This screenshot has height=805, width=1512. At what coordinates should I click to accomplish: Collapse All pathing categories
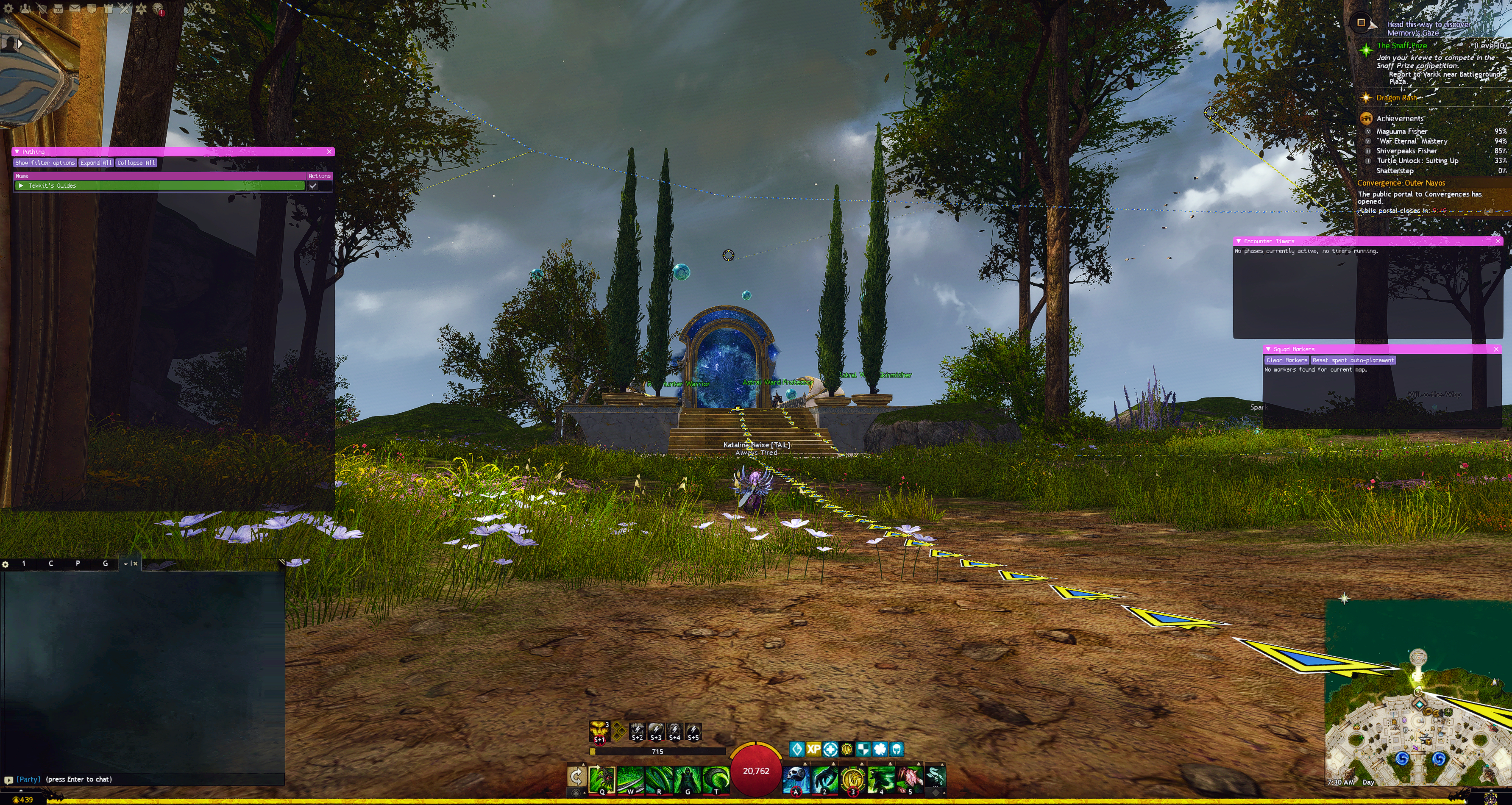pyautogui.click(x=136, y=163)
